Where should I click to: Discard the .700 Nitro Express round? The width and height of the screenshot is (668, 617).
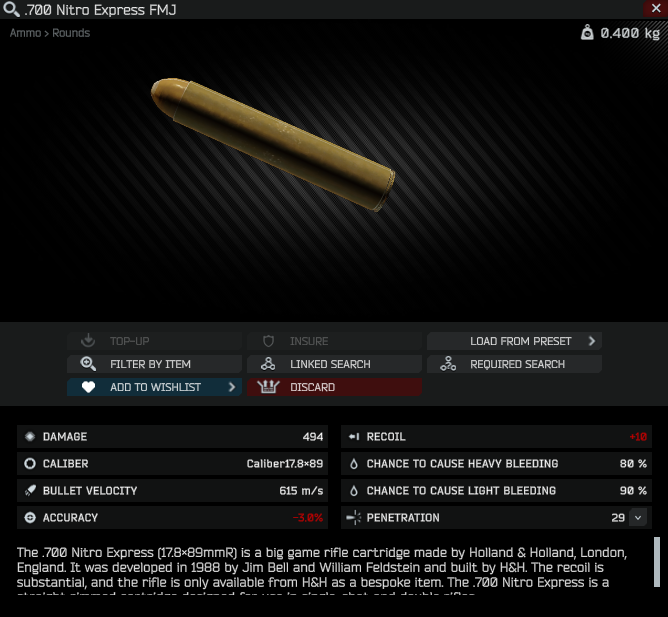(x=334, y=387)
